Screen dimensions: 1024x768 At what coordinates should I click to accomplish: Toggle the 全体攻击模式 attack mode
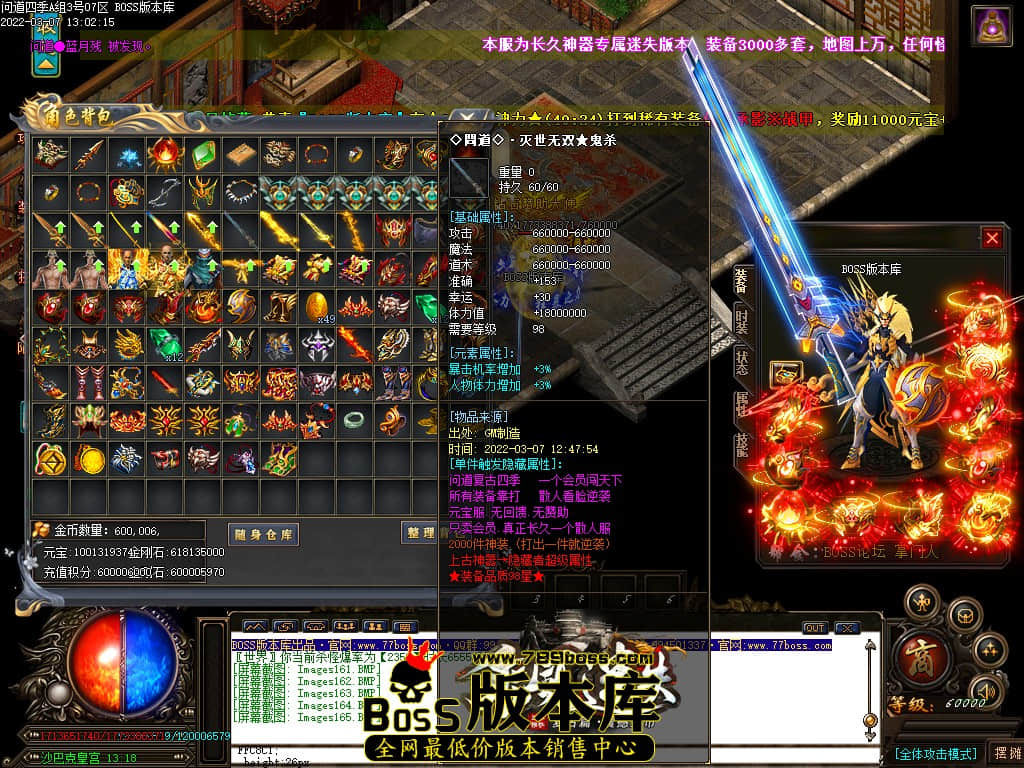coord(934,753)
